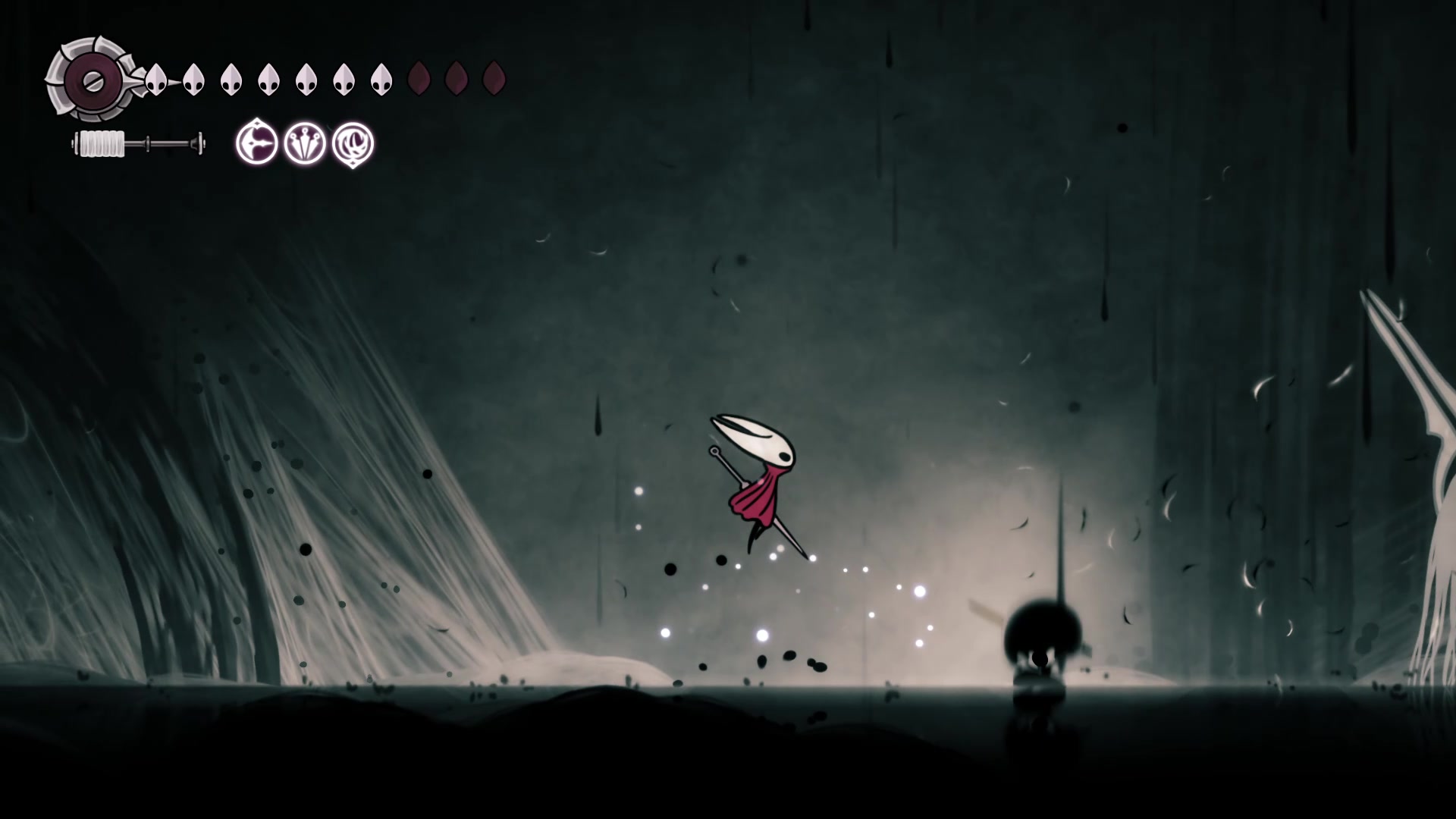
Task: Choose the swirling silk skill icon
Action: [353, 143]
